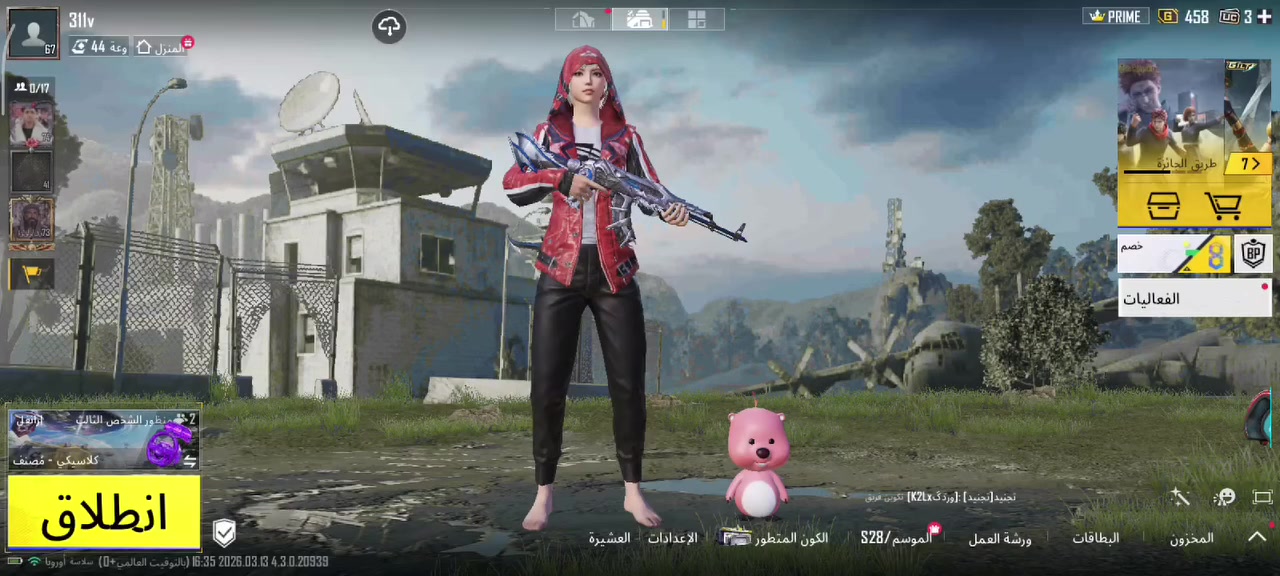This screenshot has height=576, width=1280.
Task: Open the treasure crate icon
Action: [1162, 206]
